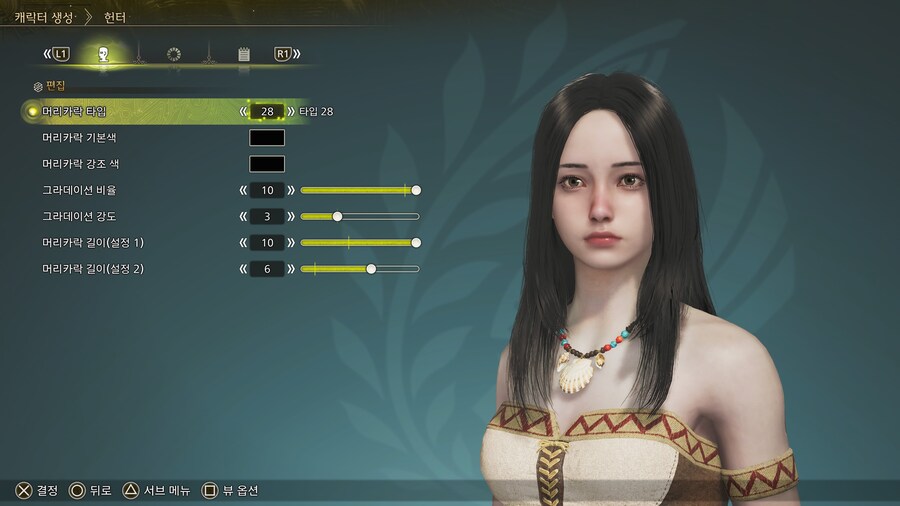
Task: Decrease 그라데이션 비율 with its left arrows
Action: 243,190
